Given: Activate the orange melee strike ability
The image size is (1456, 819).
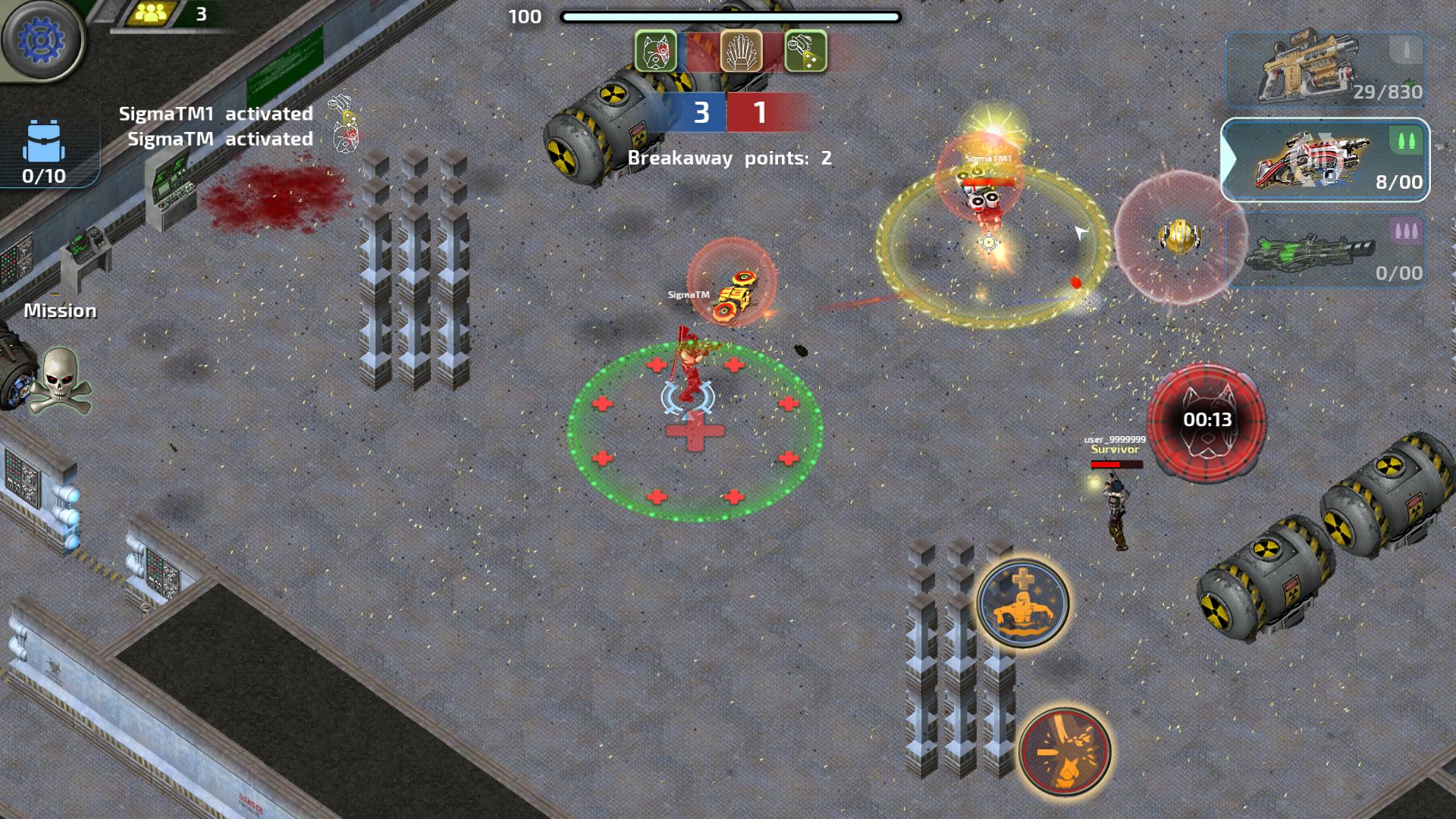Looking at the screenshot, I should [x=1064, y=751].
